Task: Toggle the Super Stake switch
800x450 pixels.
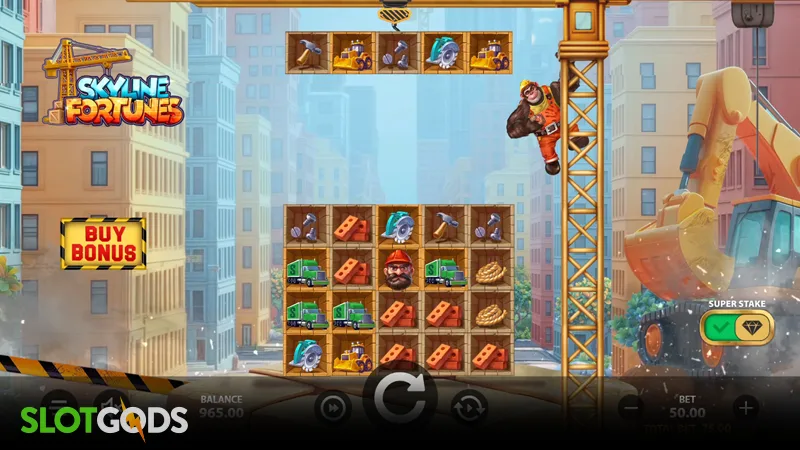Action: click(x=739, y=328)
